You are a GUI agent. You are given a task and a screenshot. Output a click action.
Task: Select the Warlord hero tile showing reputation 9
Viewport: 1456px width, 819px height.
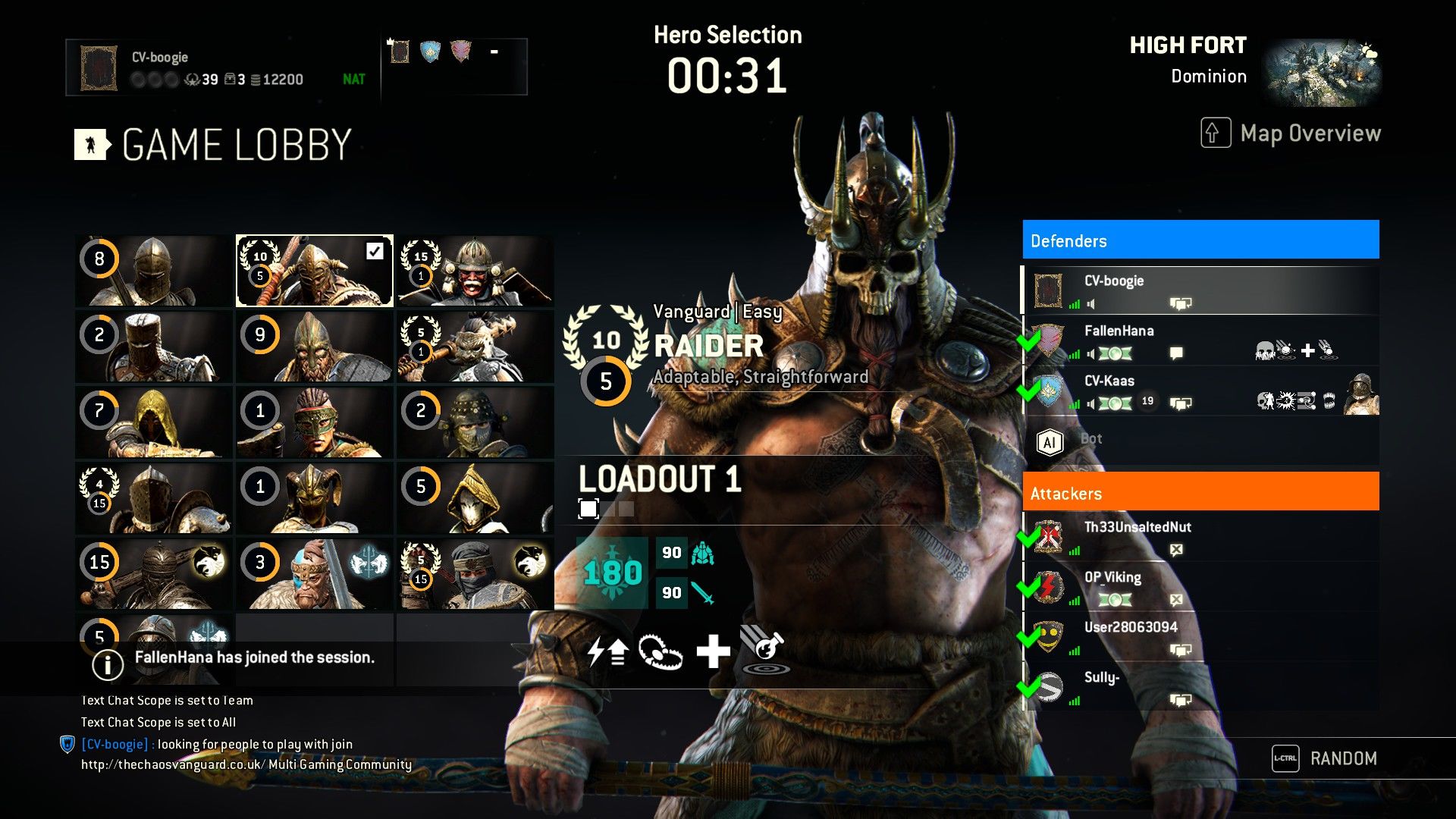(x=315, y=347)
